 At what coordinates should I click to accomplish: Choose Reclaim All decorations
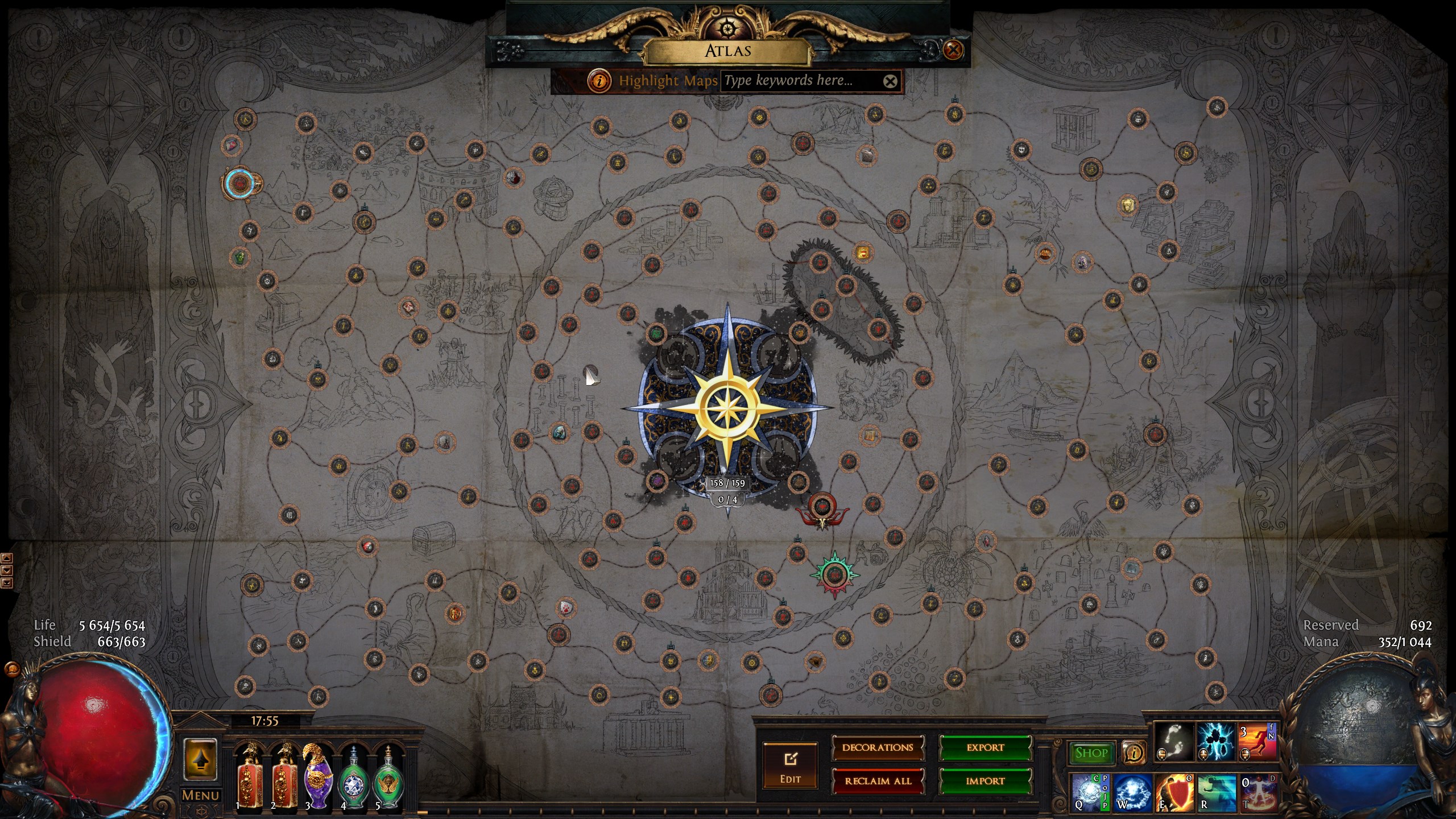[878, 781]
